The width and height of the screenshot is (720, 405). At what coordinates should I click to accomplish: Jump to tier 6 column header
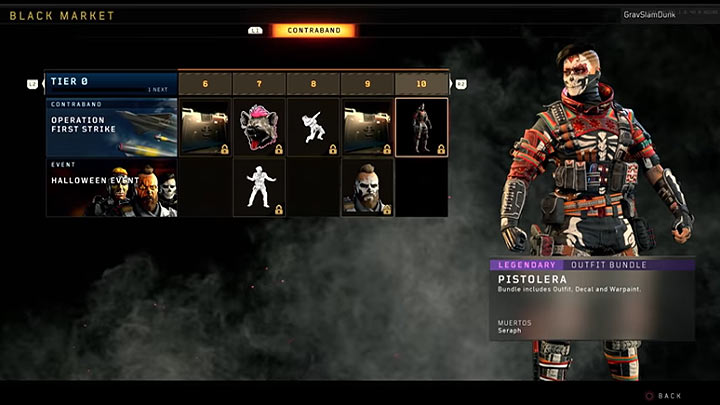point(205,84)
